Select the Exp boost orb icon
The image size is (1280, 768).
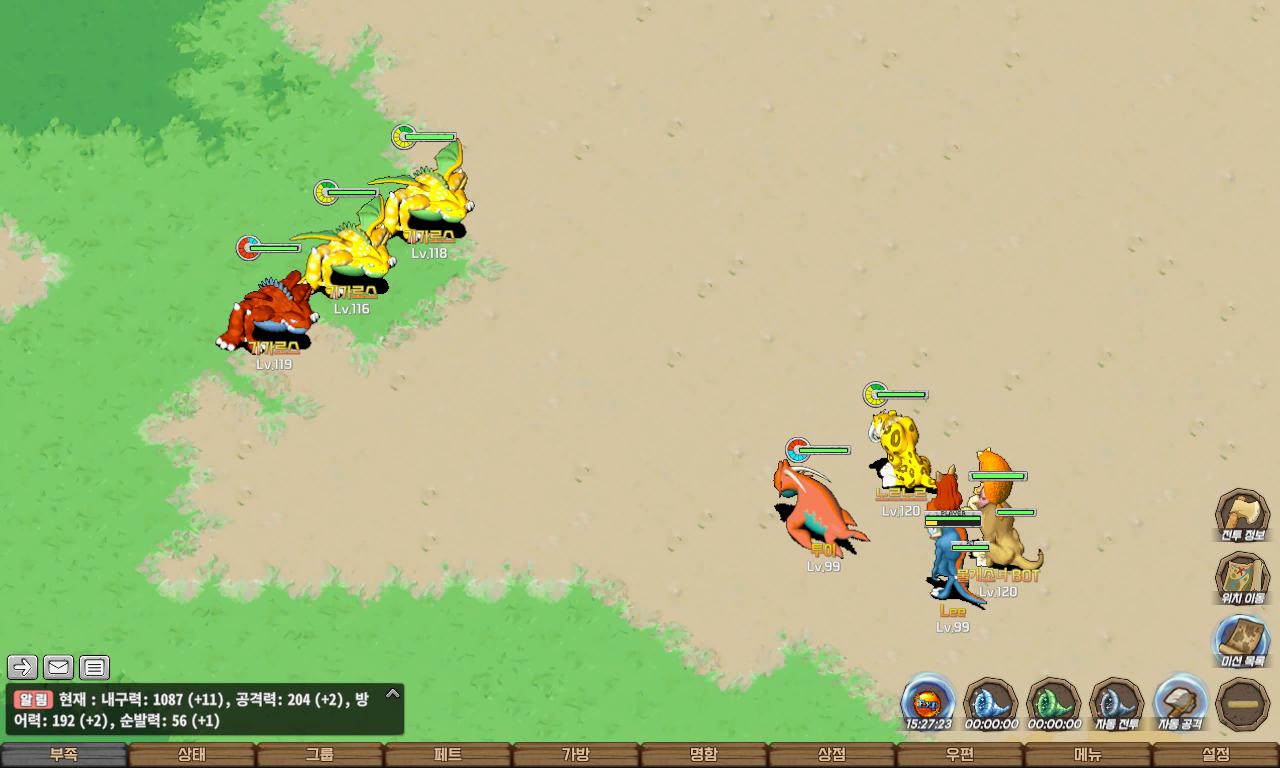(x=927, y=702)
